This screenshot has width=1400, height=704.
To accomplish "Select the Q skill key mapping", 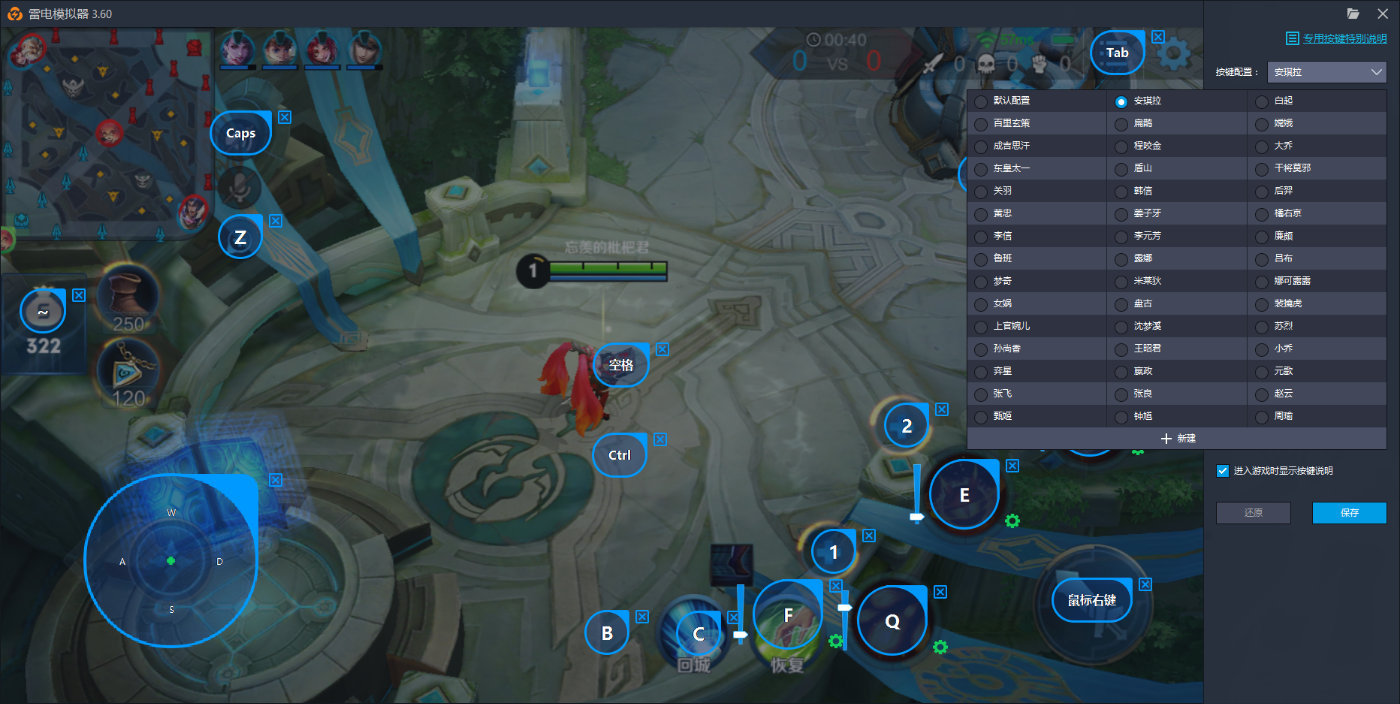I will tap(892, 621).
